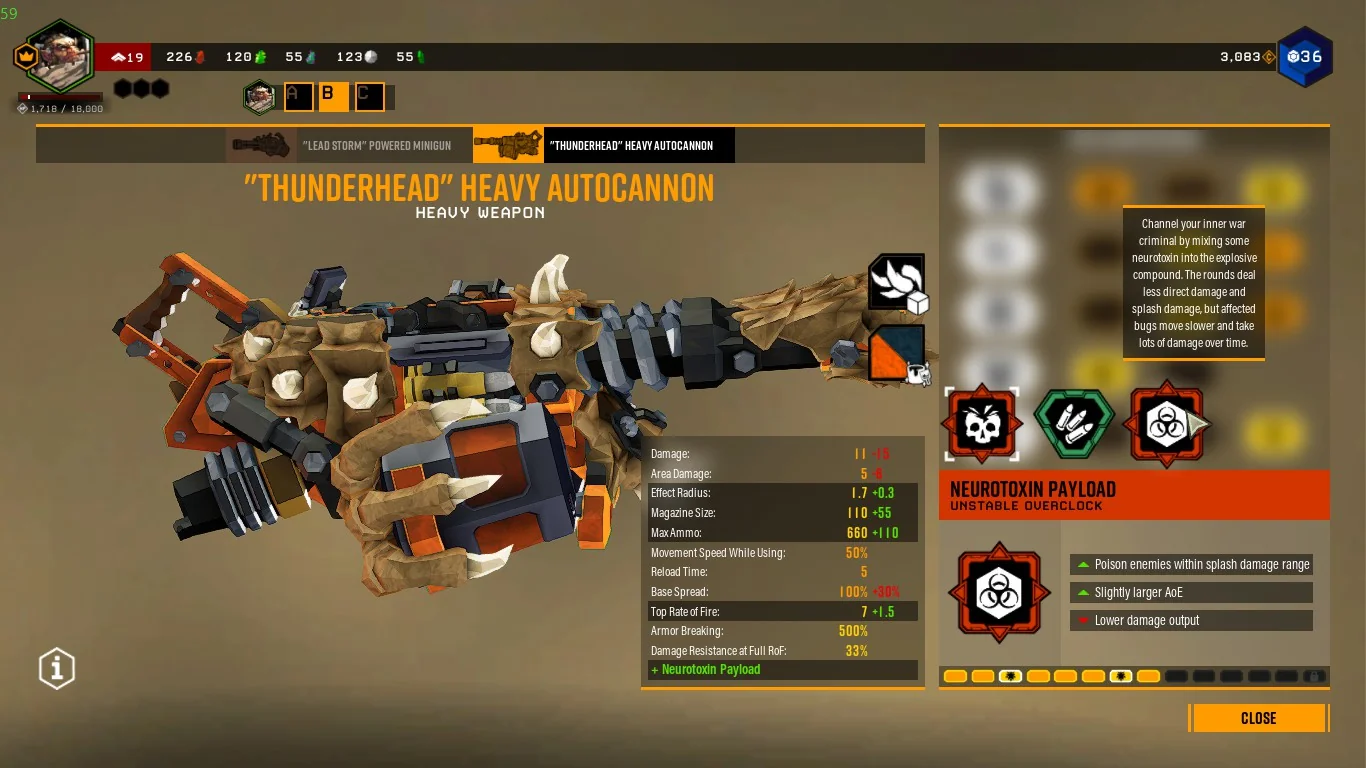Switch to loadout C

point(369,97)
